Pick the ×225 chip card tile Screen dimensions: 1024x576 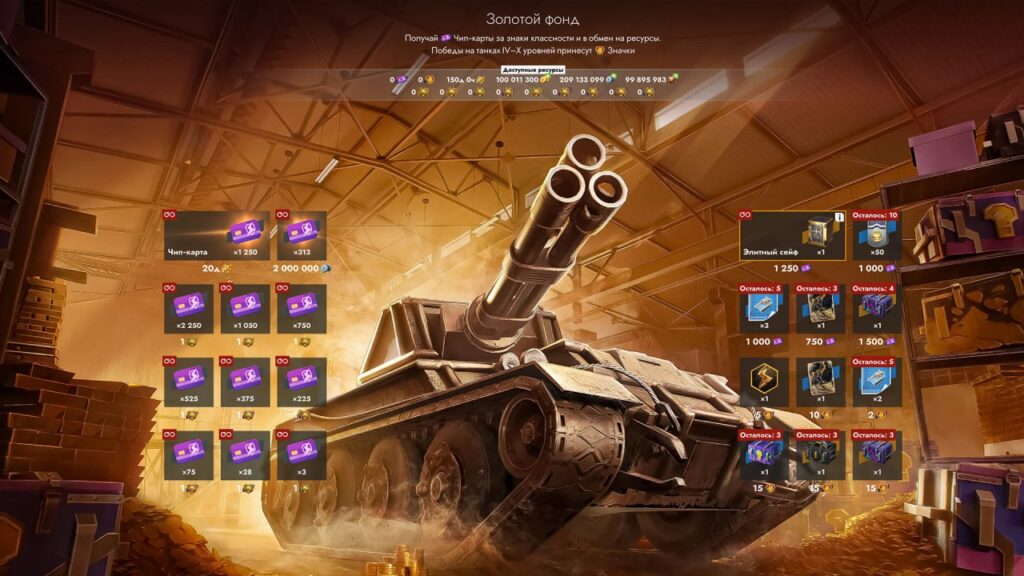coord(301,382)
